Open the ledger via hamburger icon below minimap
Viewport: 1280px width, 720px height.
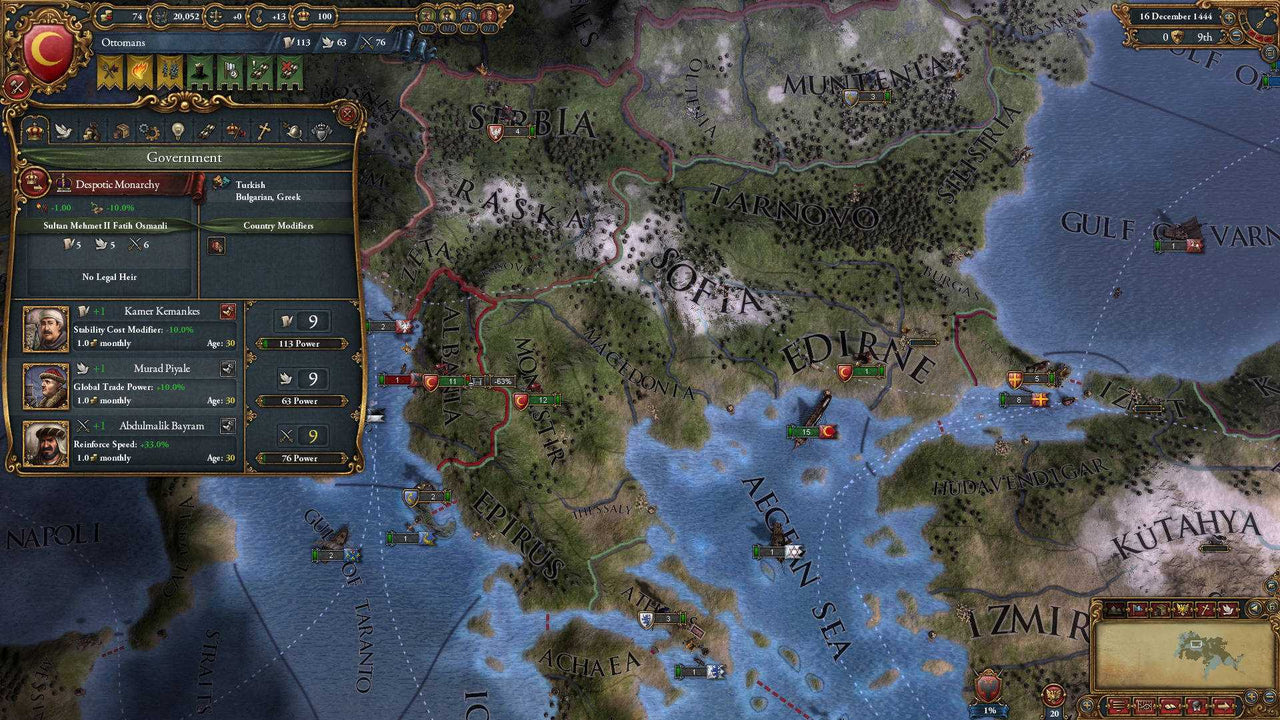tap(1117, 704)
